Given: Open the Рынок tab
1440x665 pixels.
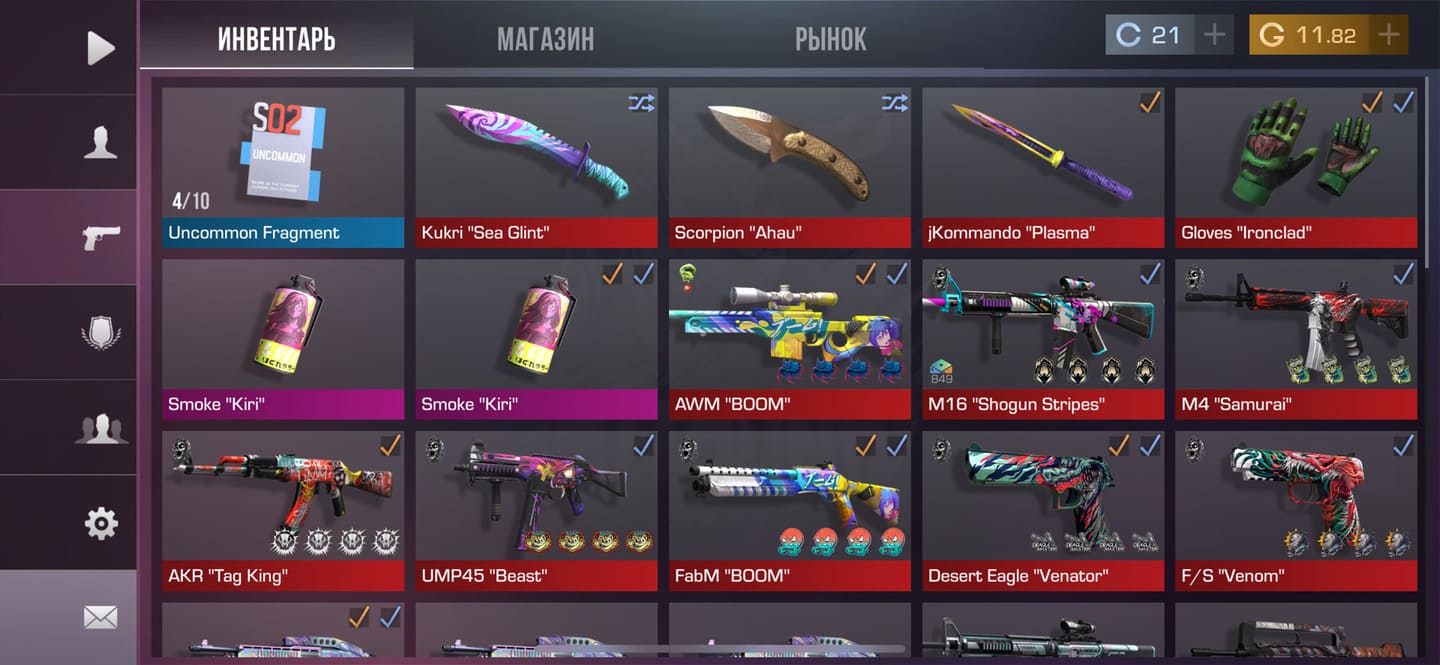Looking at the screenshot, I should 830,39.
